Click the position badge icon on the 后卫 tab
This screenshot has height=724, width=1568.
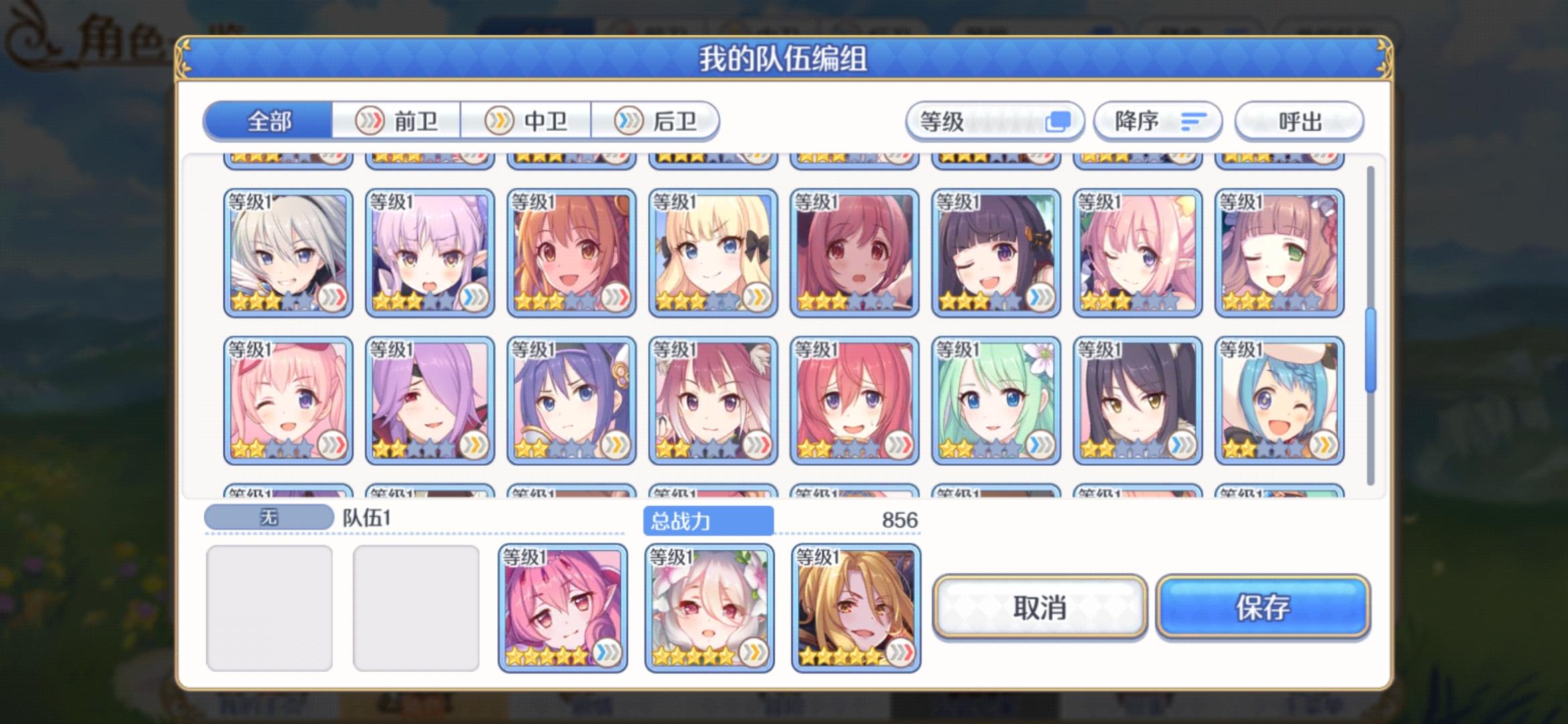pyautogui.click(x=628, y=121)
